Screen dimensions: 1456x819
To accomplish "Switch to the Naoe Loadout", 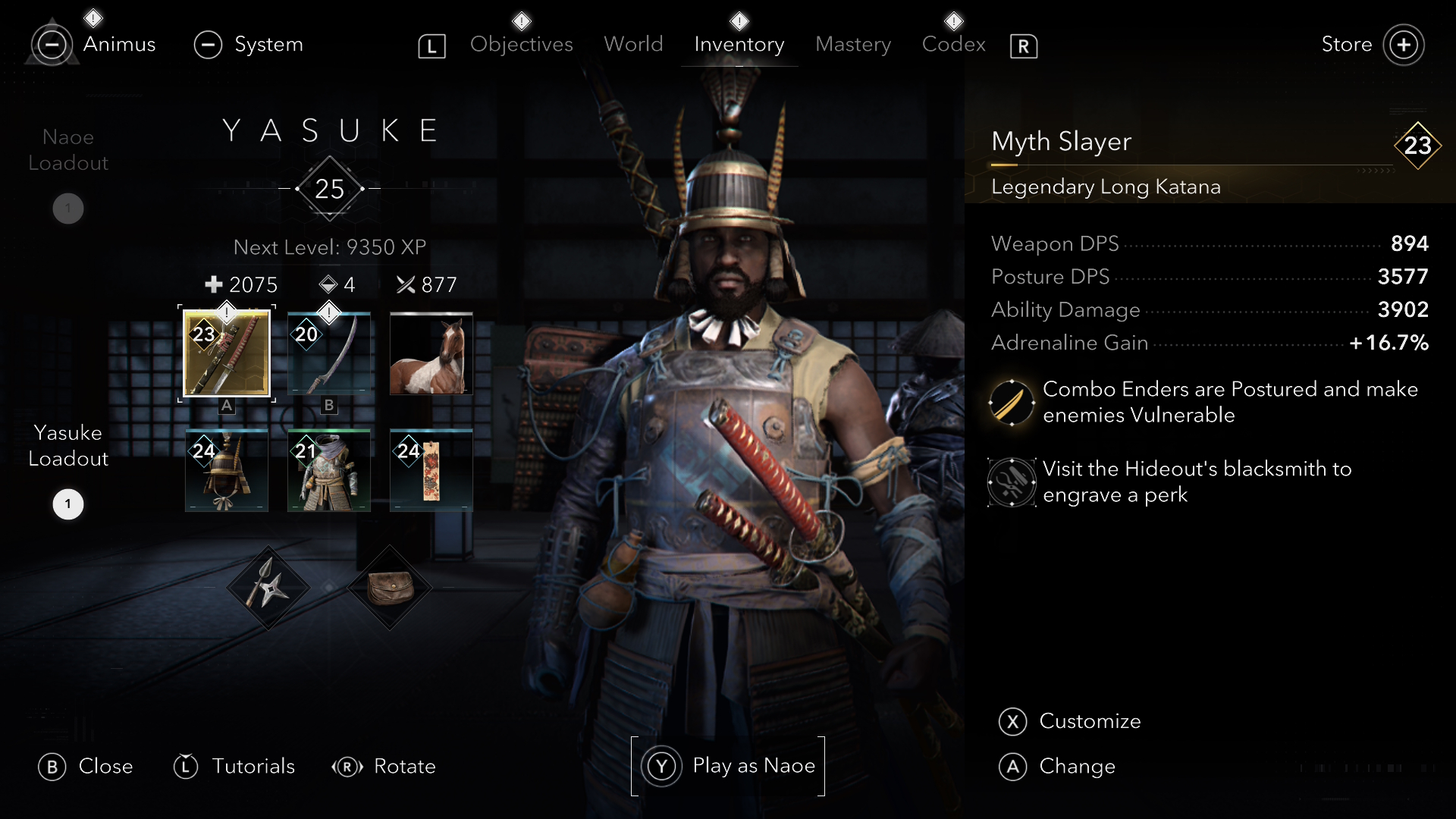I will [x=68, y=150].
